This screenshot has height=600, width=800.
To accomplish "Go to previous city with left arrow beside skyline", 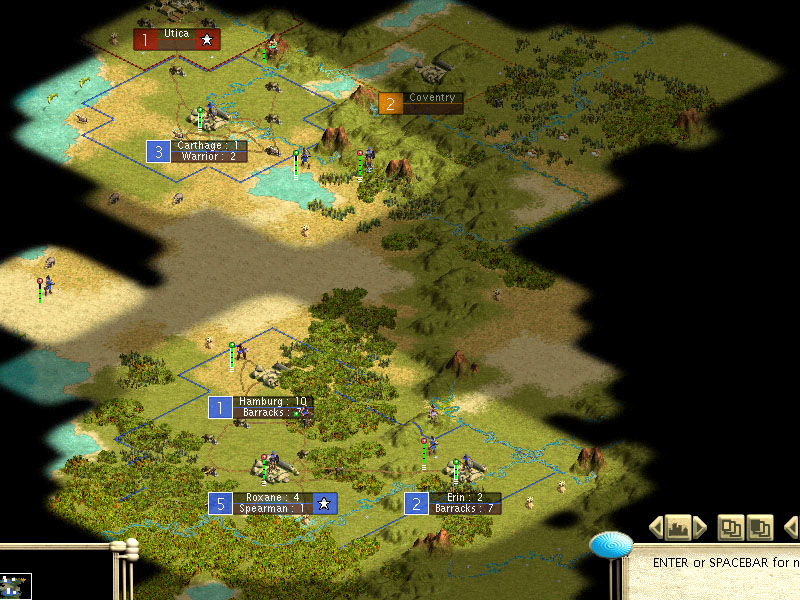I will pos(656,526).
